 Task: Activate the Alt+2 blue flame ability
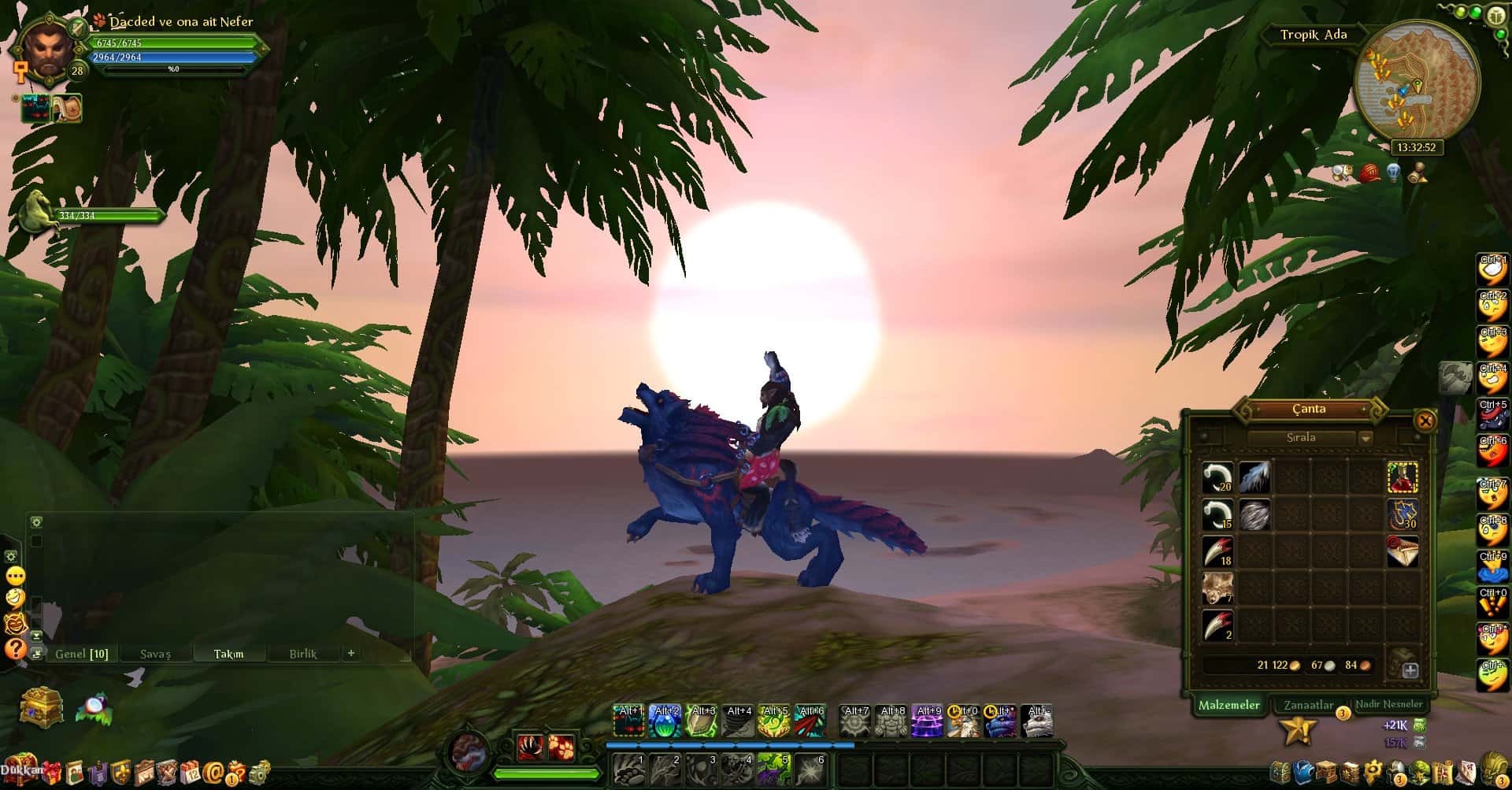(665, 721)
